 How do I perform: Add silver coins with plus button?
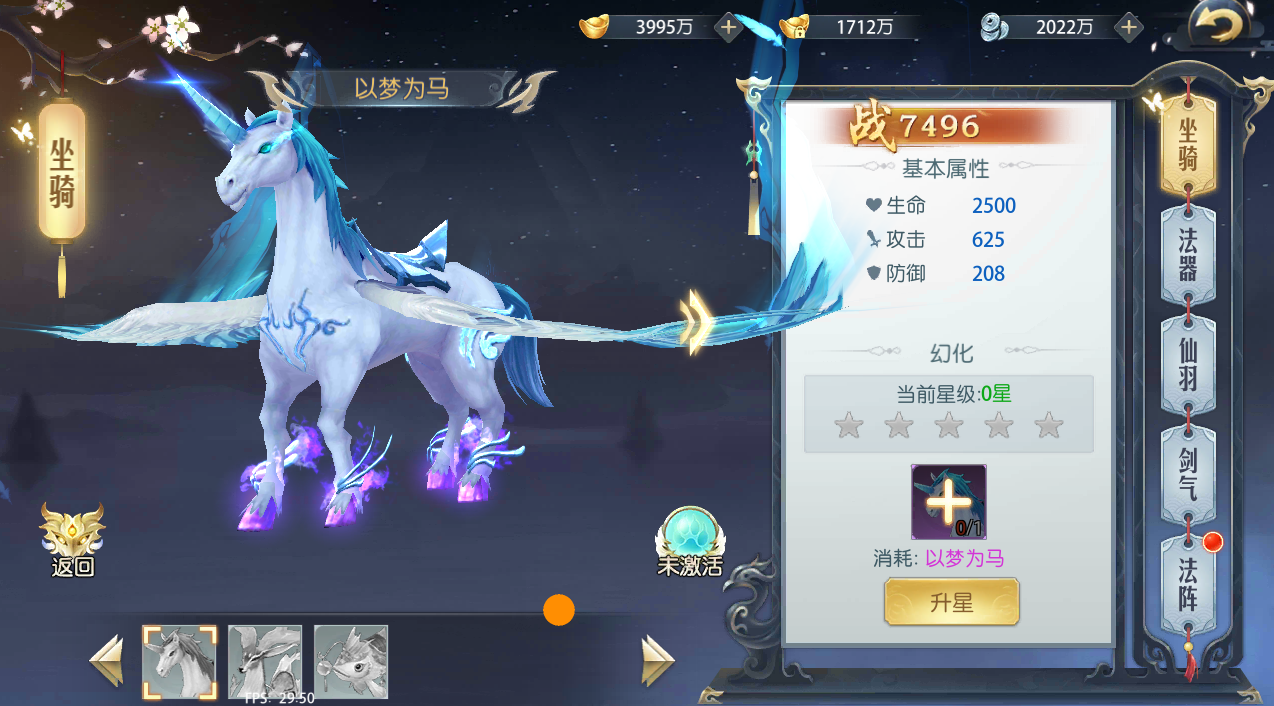(x=1128, y=27)
